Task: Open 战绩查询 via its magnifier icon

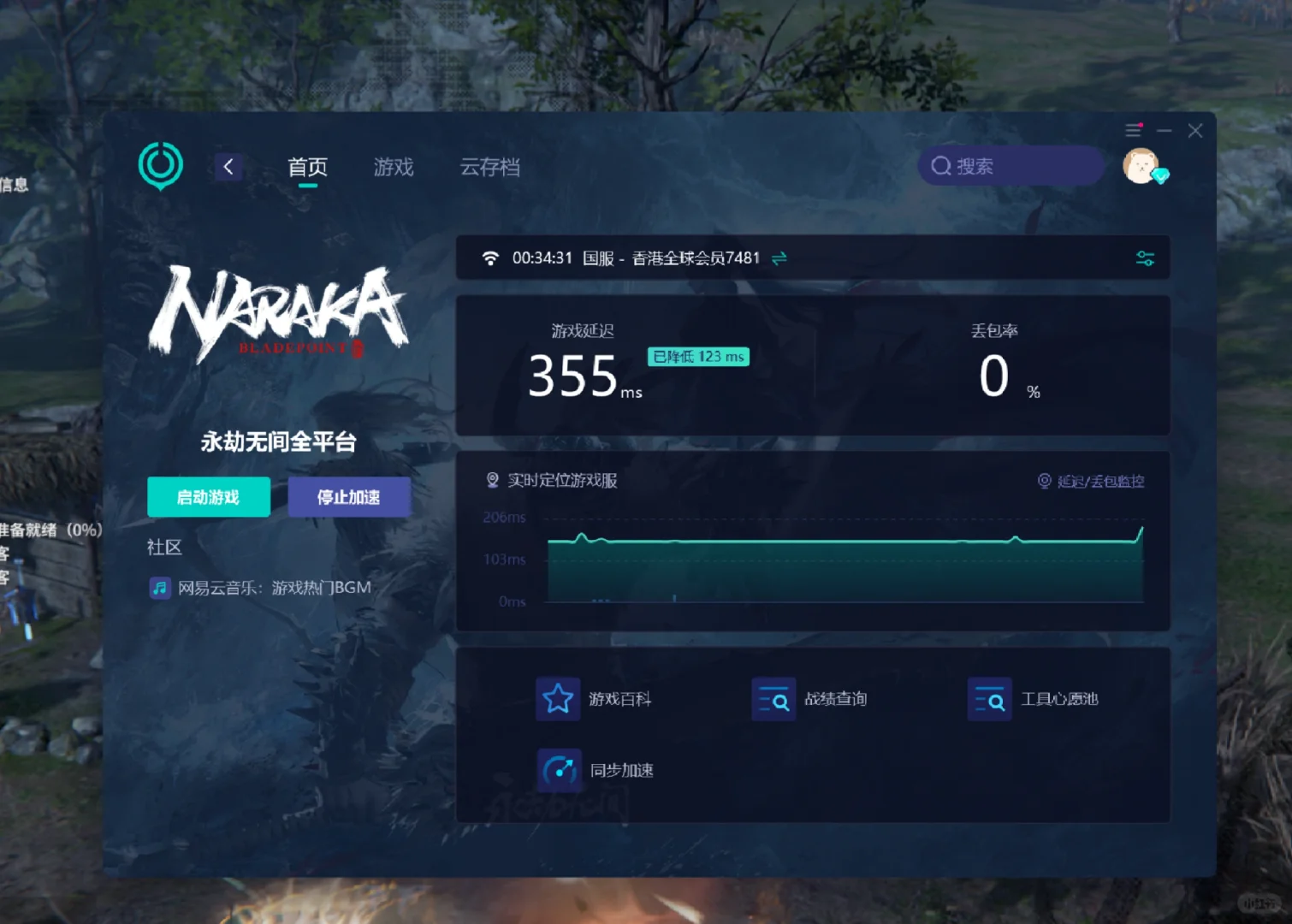Action: [x=773, y=699]
